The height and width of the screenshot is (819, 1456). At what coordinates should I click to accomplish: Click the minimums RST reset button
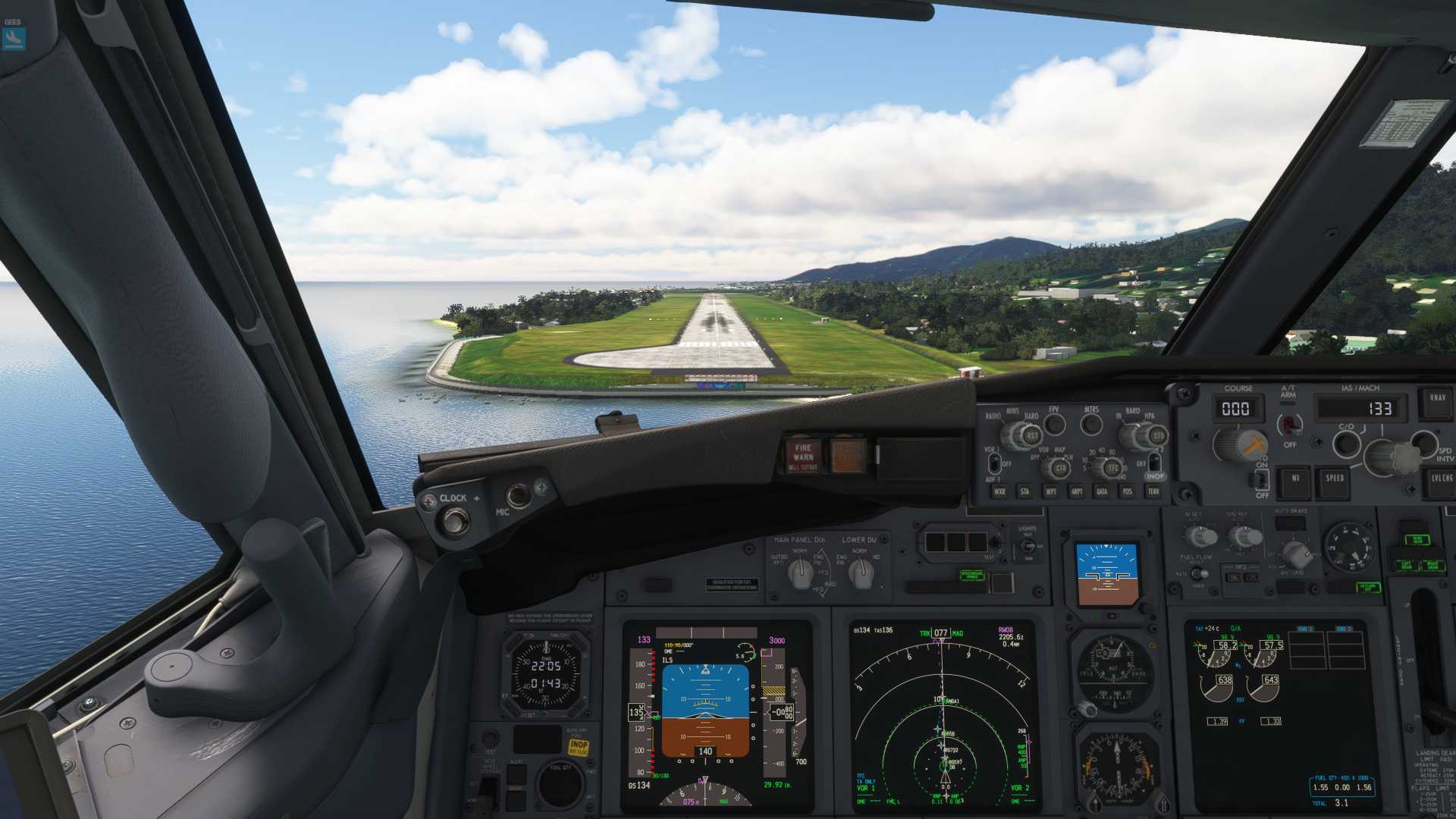pos(1031,437)
